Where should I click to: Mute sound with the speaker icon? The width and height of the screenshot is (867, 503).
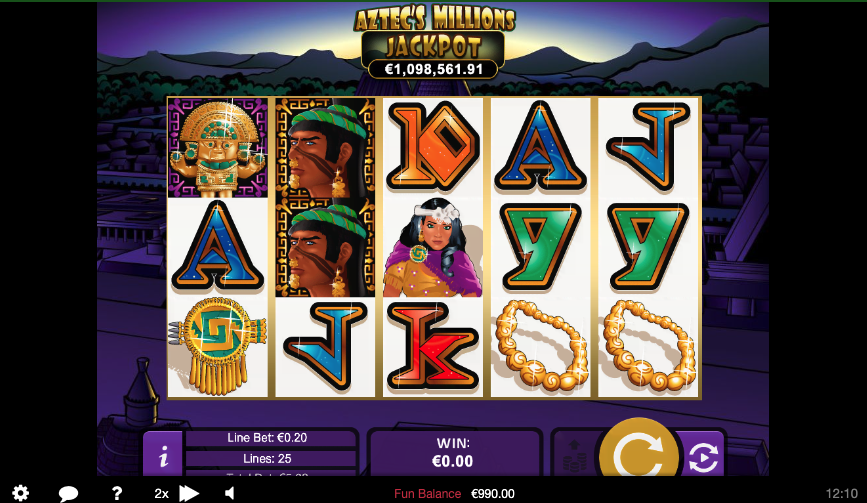point(229,493)
